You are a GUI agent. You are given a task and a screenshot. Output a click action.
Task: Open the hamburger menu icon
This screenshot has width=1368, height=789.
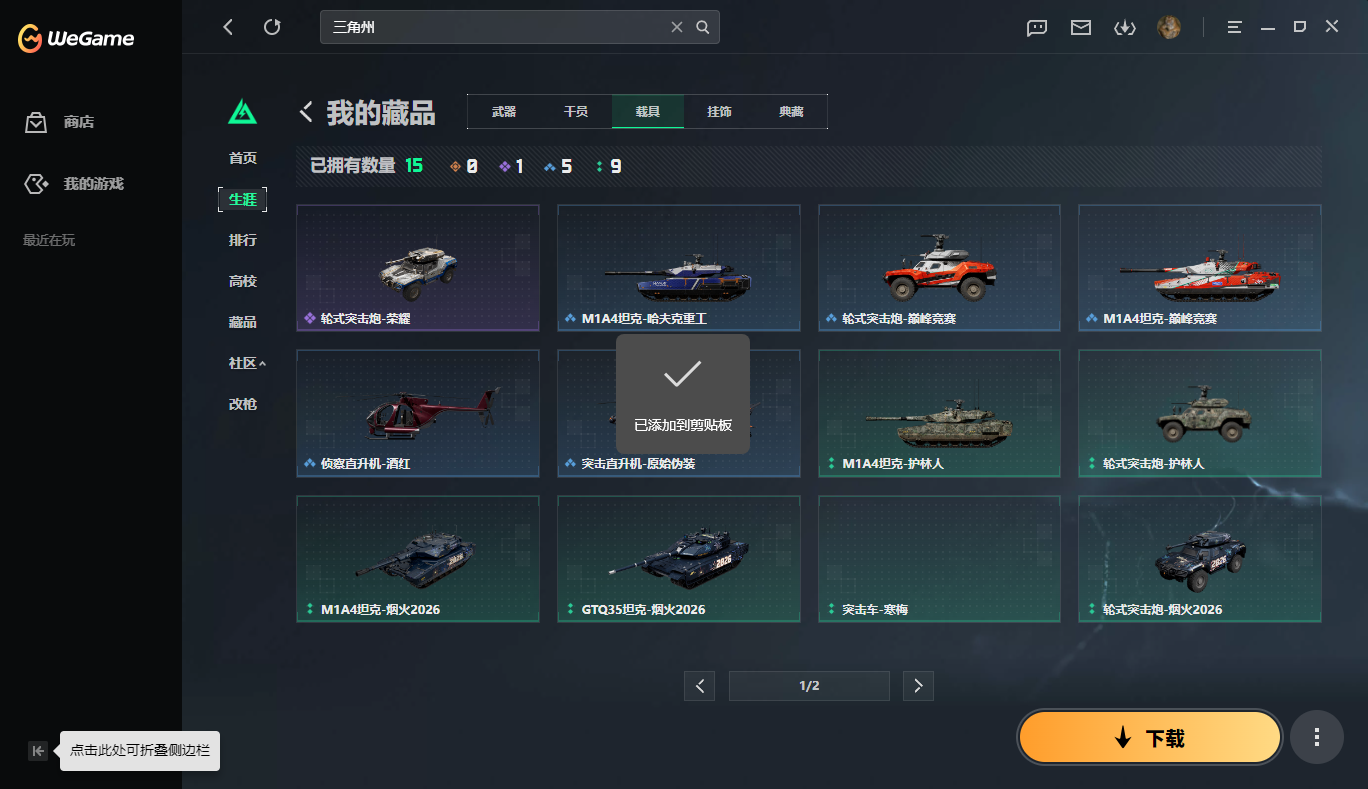1234,27
